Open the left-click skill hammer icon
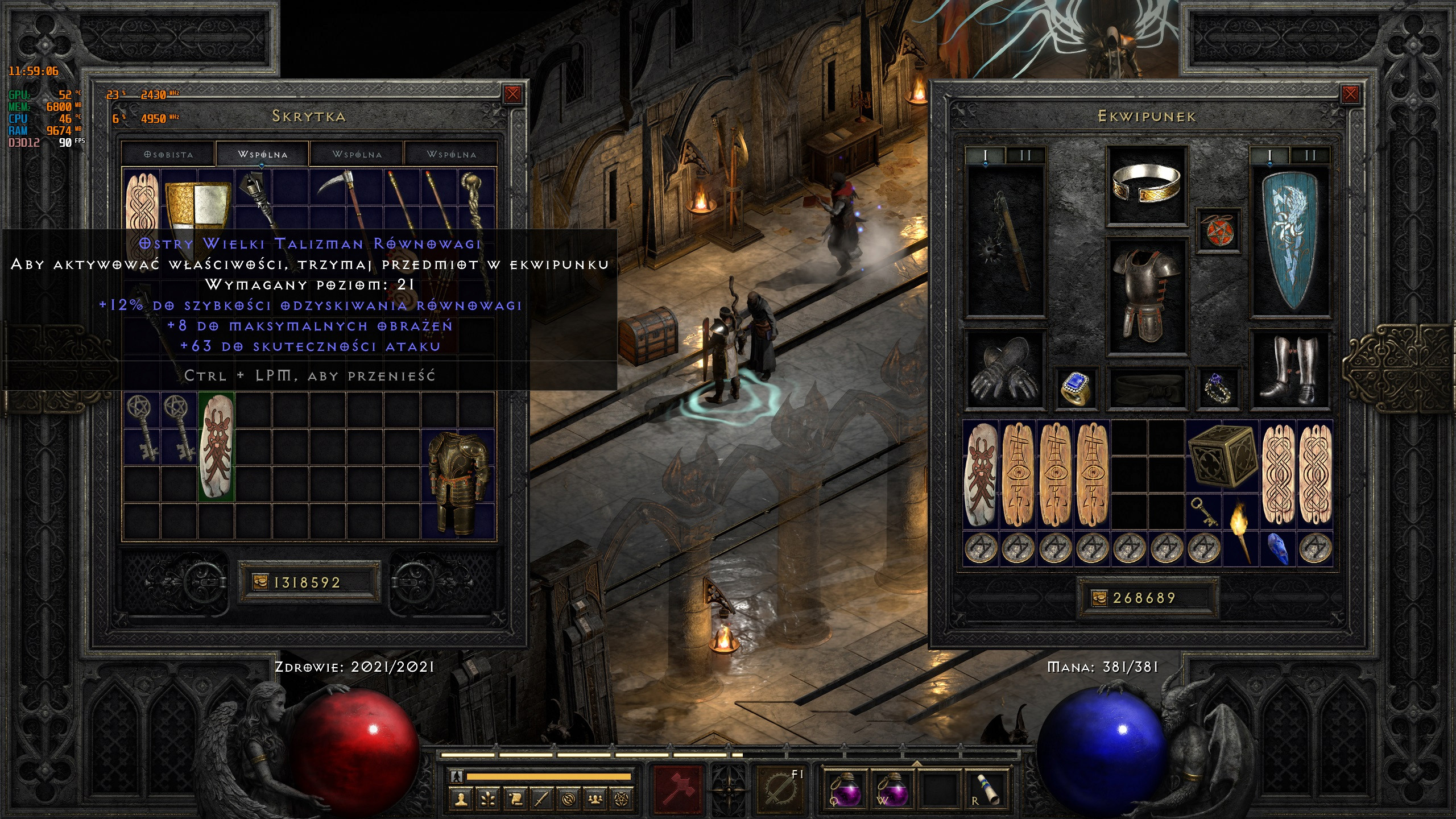The width and height of the screenshot is (1456, 819). pyautogui.click(x=679, y=788)
